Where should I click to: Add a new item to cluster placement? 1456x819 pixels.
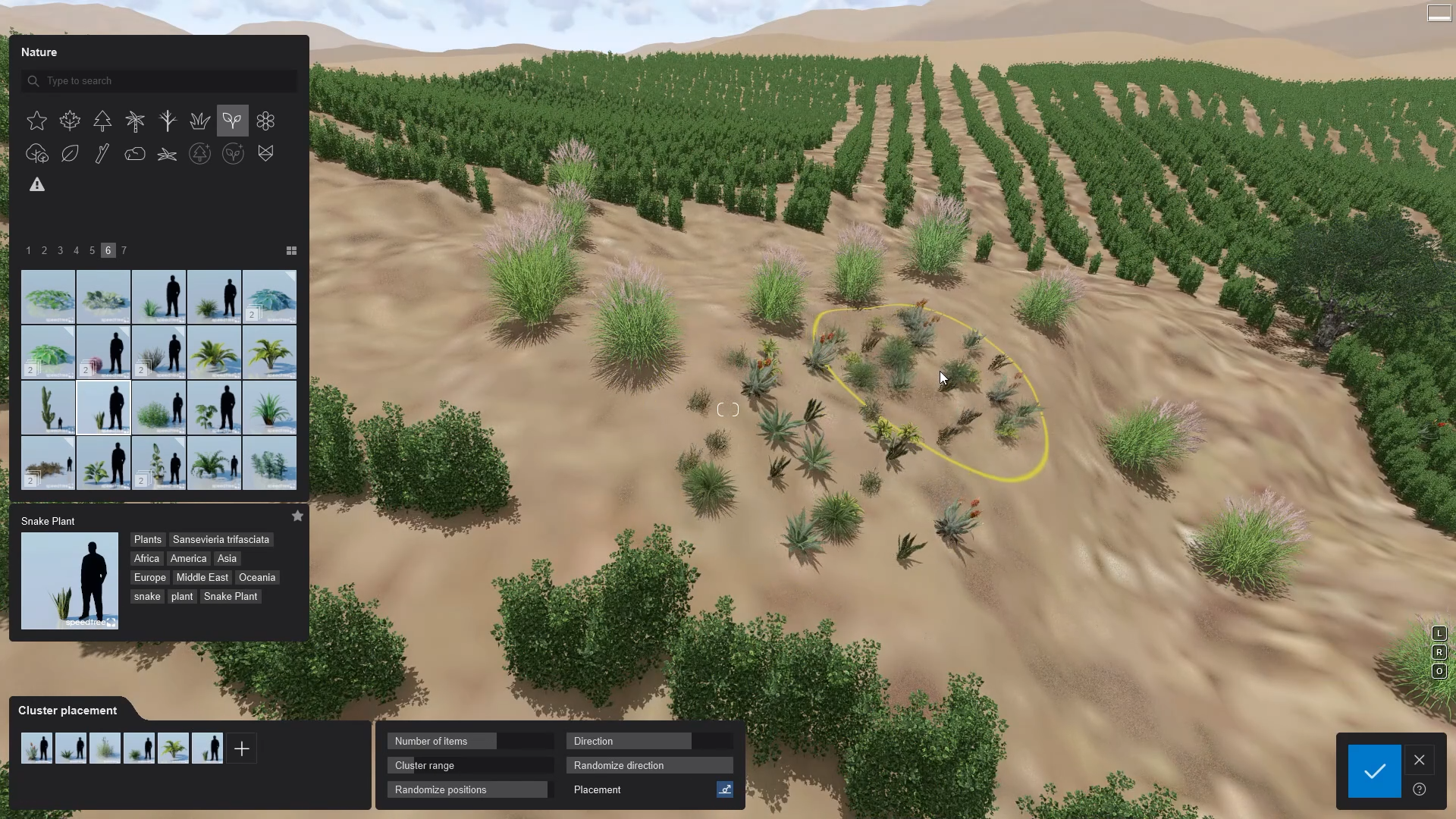click(242, 749)
